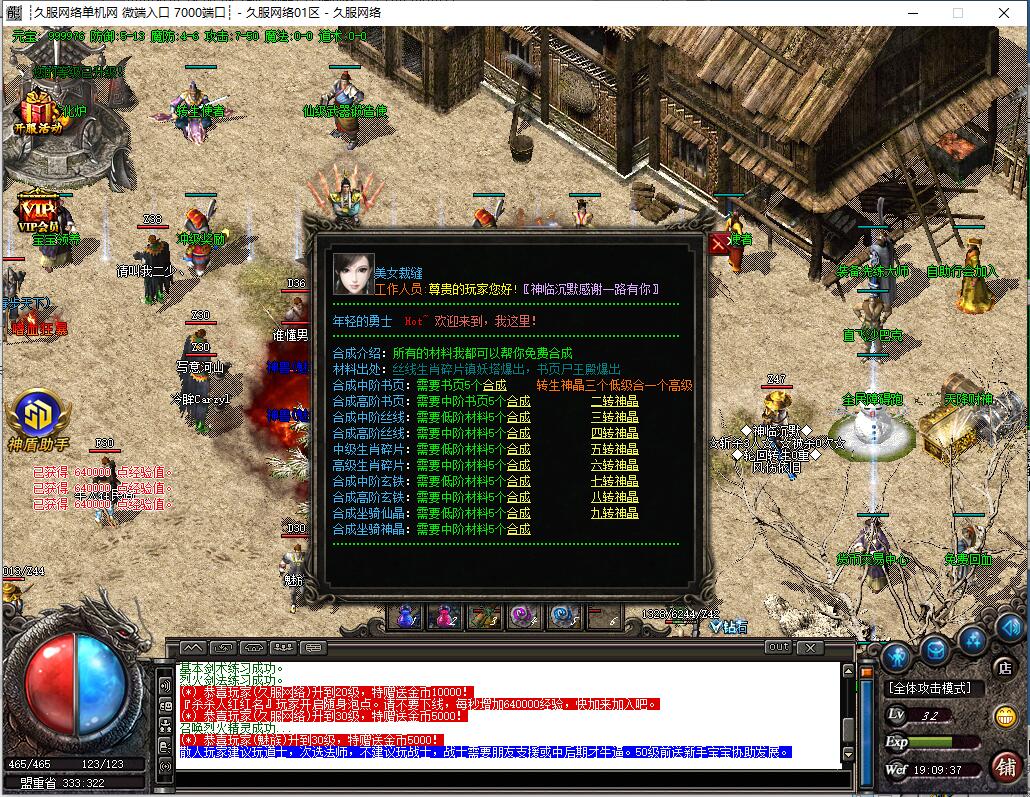Click 合成 link for 合成中阶书页
This screenshot has width=1030, height=797.
(x=494, y=385)
